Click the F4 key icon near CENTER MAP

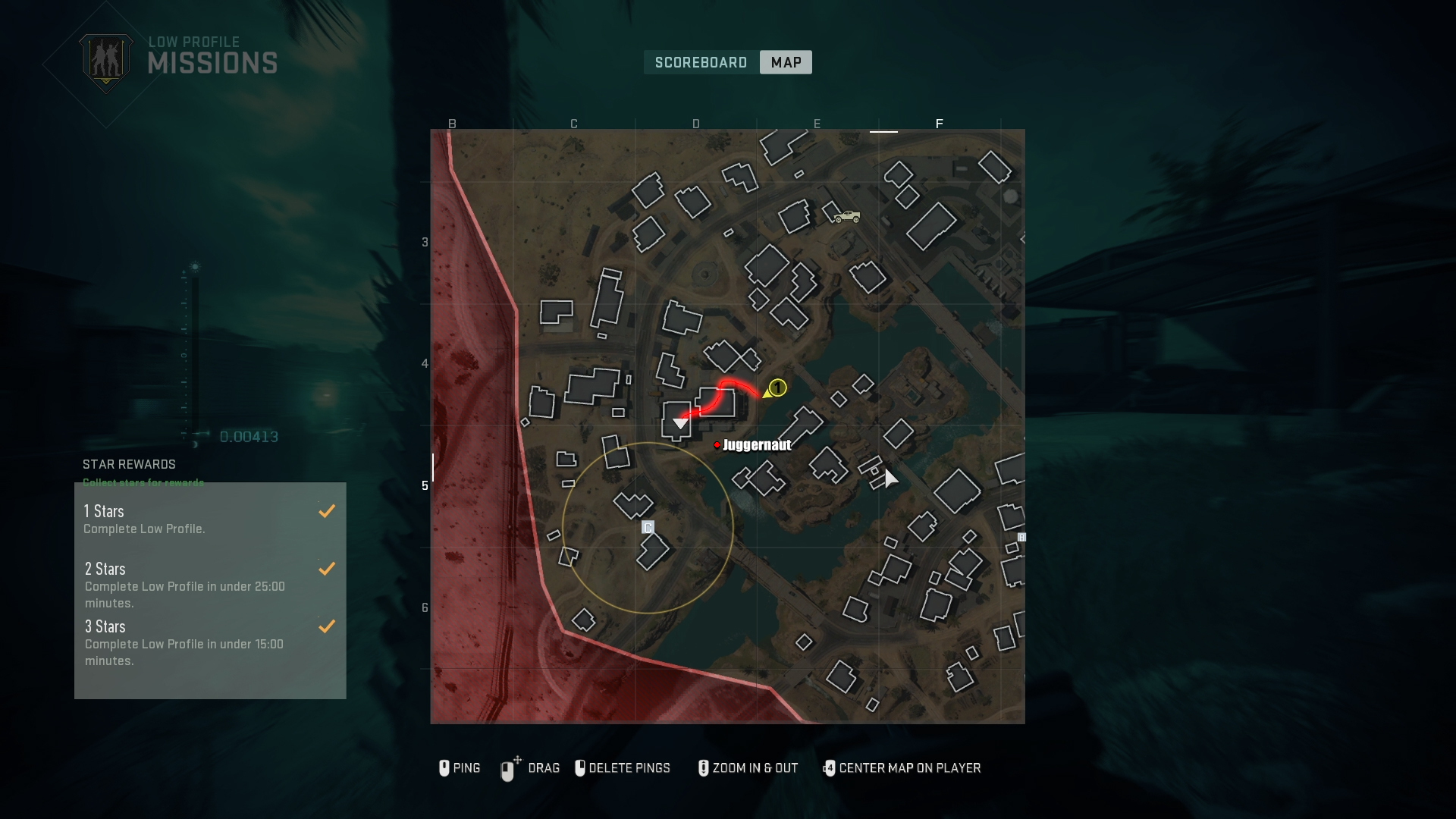(830, 768)
